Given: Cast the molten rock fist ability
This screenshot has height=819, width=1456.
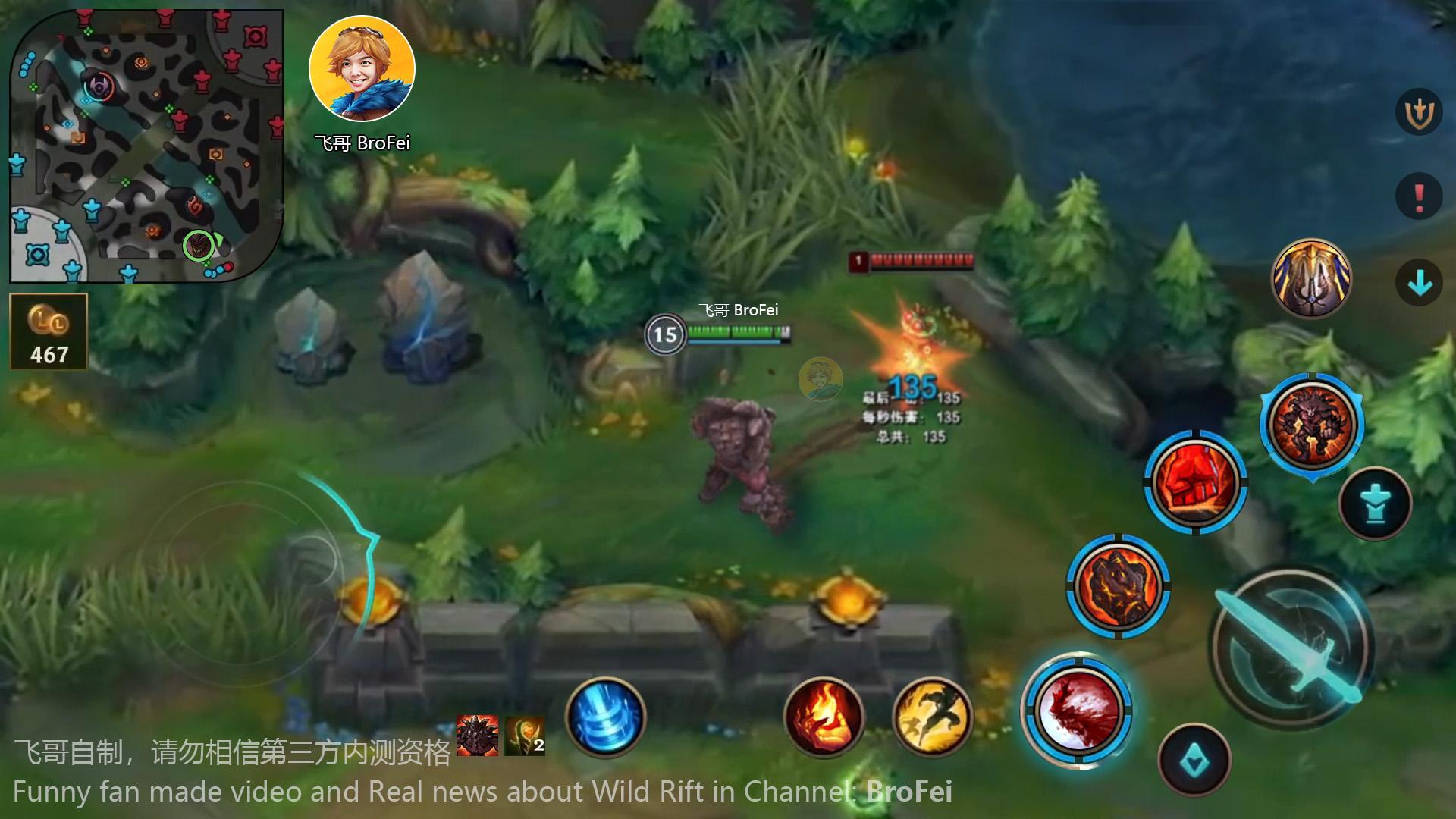Looking at the screenshot, I should 1118,585.
